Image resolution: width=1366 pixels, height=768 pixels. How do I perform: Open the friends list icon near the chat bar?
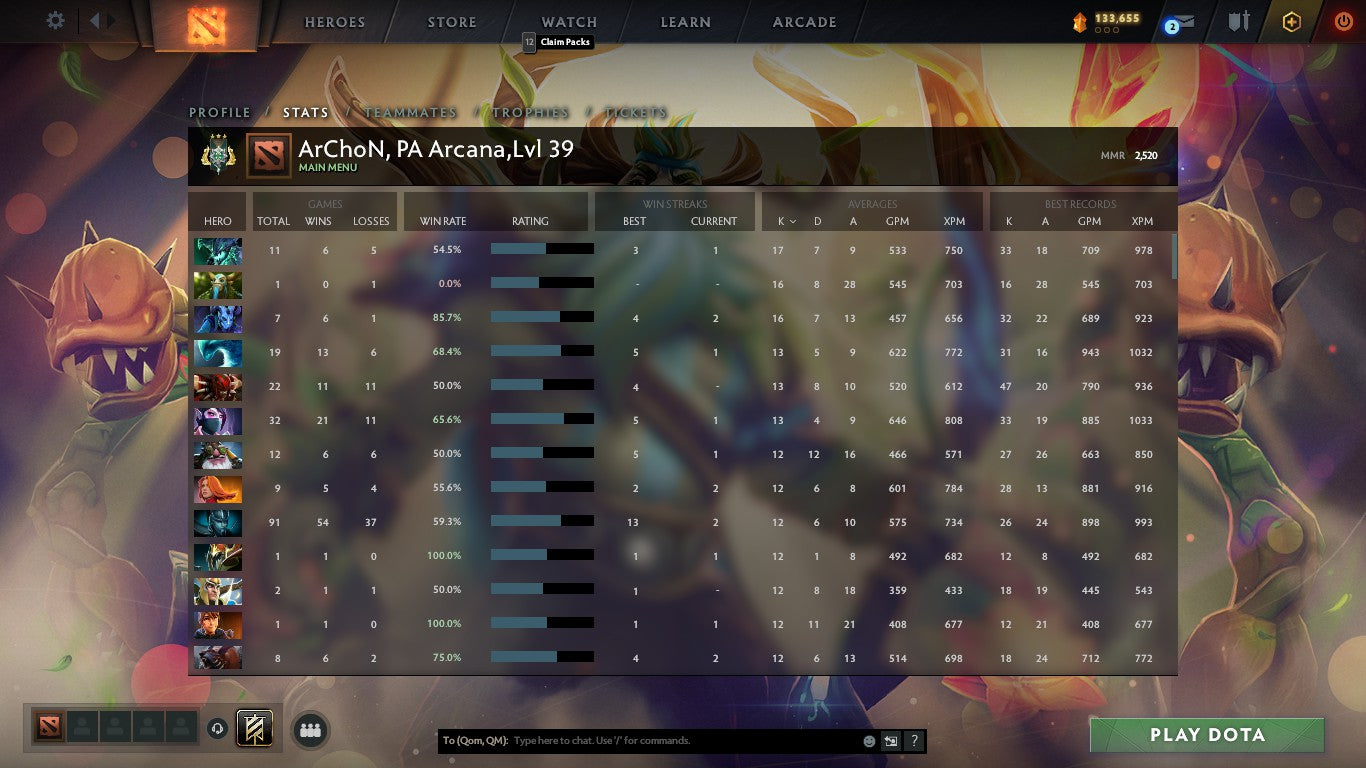coord(310,730)
